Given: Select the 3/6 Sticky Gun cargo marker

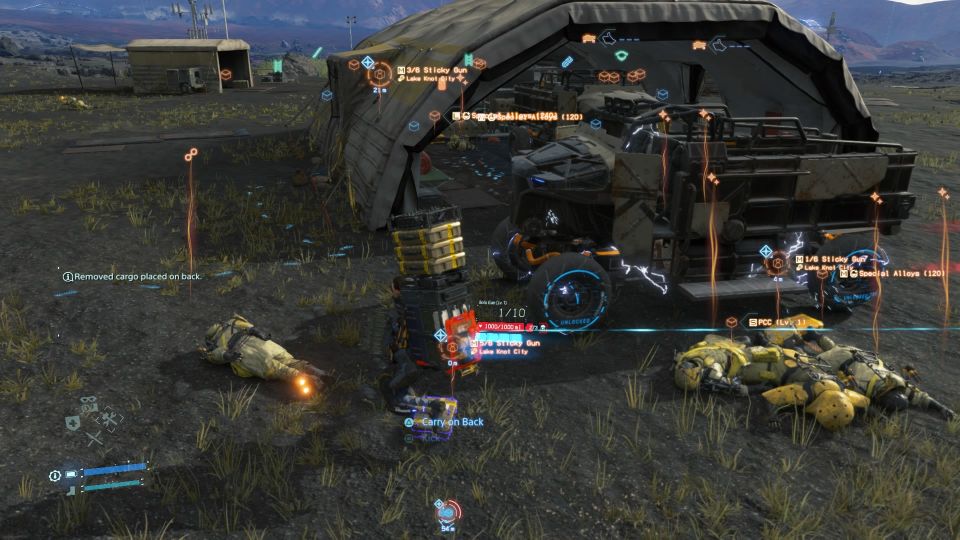Looking at the screenshot, I should pos(380,74).
